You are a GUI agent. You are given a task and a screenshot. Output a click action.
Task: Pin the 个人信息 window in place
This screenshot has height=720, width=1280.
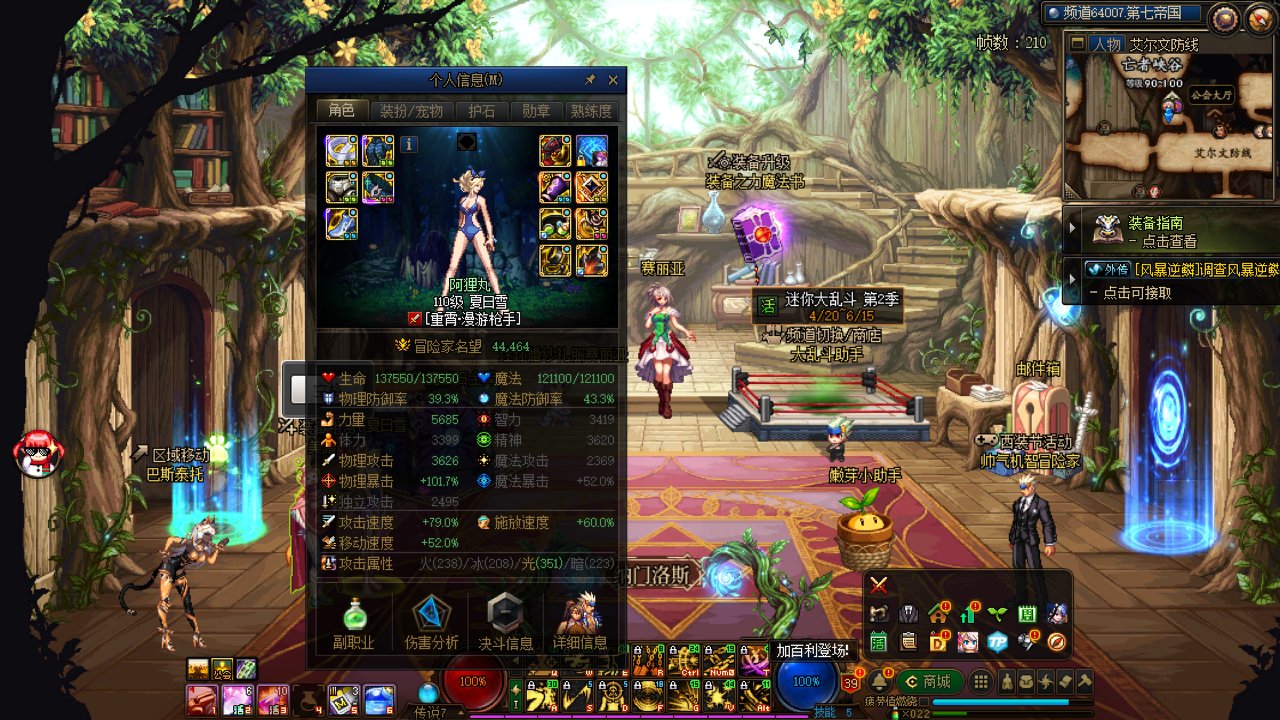coord(590,80)
